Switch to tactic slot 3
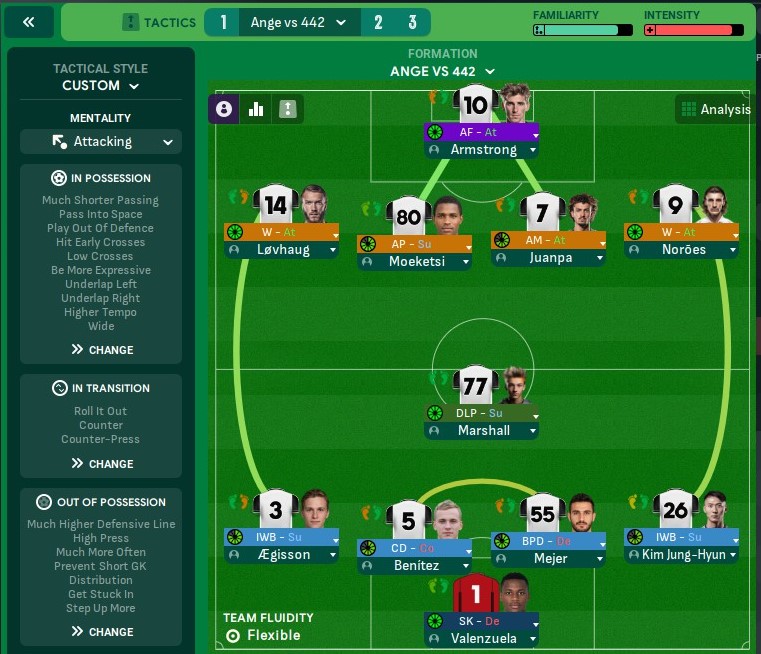The width and height of the screenshot is (761, 654). [412, 22]
